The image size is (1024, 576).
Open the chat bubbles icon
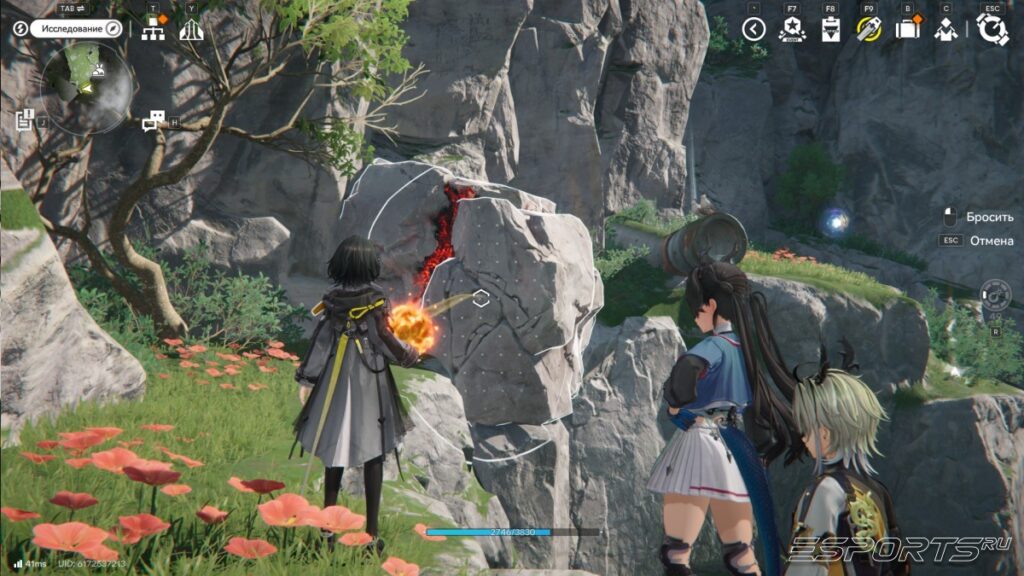(x=153, y=121)
